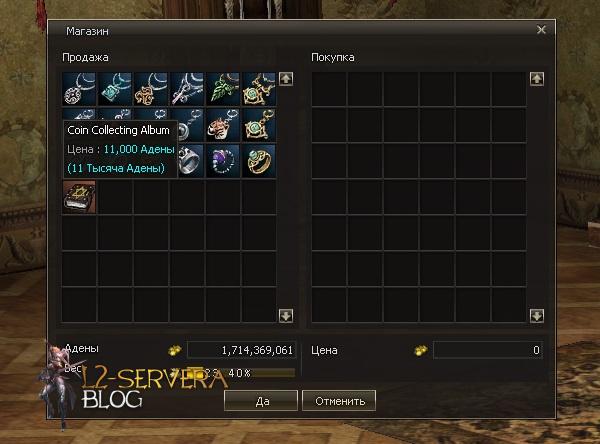Confirm the purchase with the Да button
The image size is (600, 444).
[x=261, y=400]
